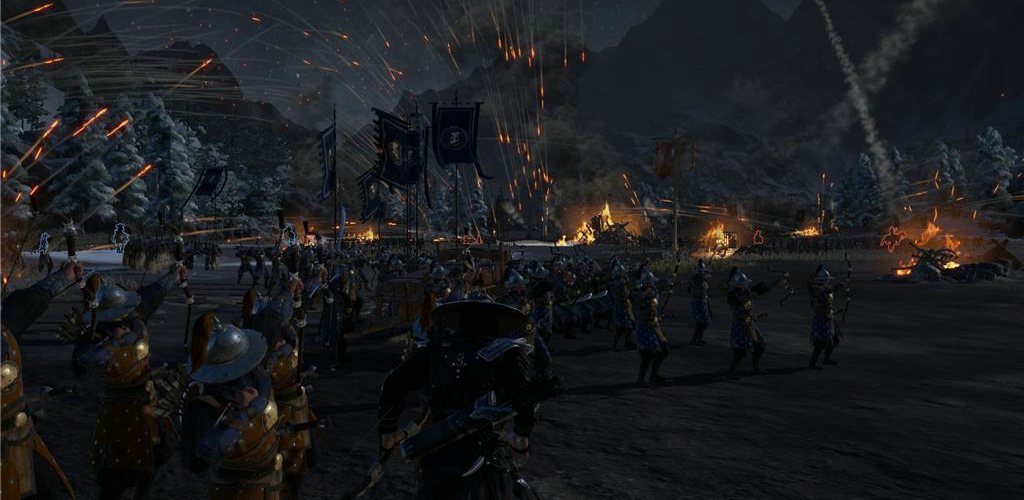Select the red cavalry unit marker

pyautogui.click(x=892, y=239)
